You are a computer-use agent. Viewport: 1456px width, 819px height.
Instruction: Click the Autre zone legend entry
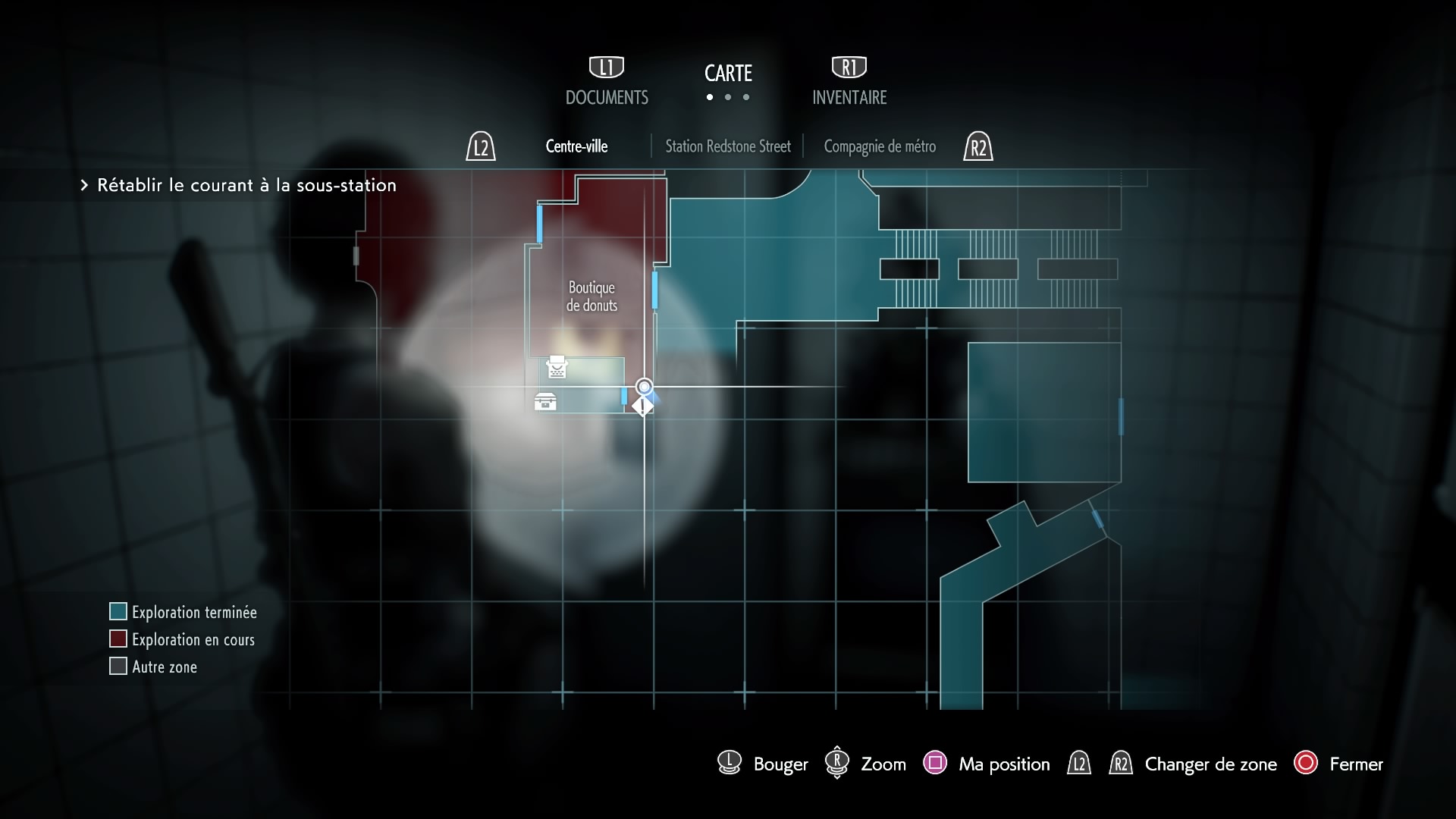point(164,667)
